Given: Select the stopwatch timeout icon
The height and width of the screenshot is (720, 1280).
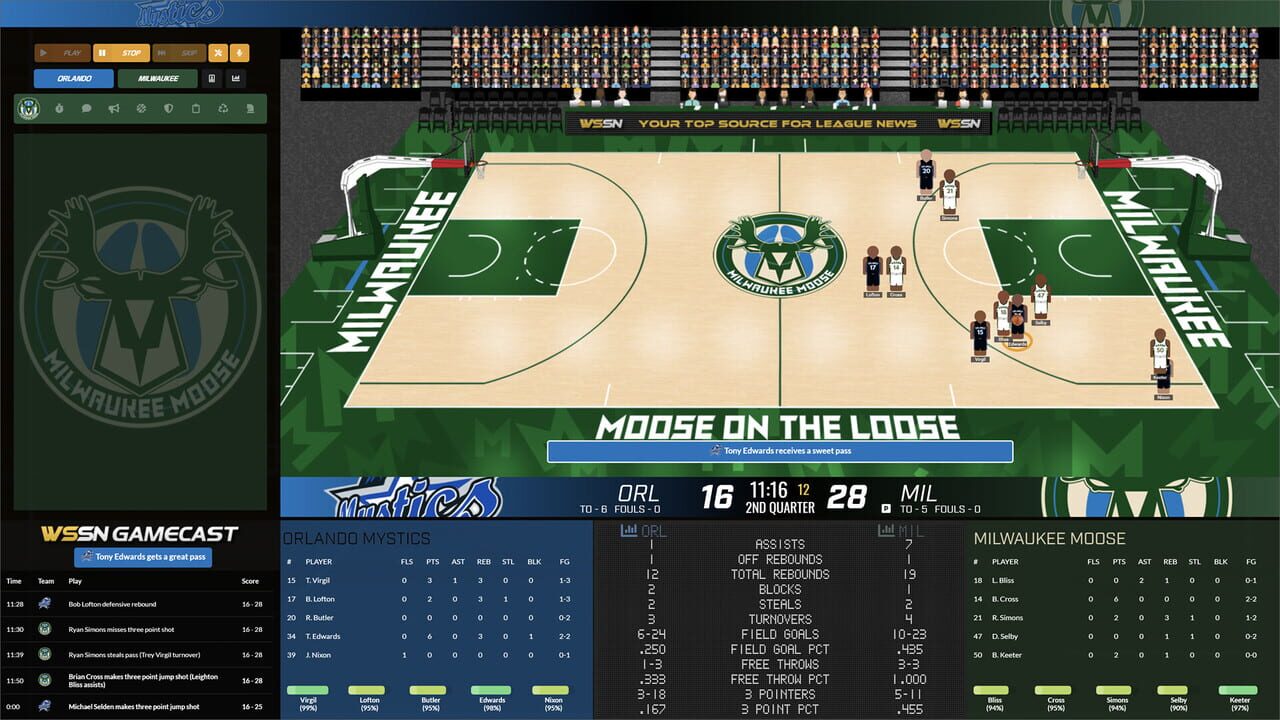Looking at the screenshot, I should 60,109.
